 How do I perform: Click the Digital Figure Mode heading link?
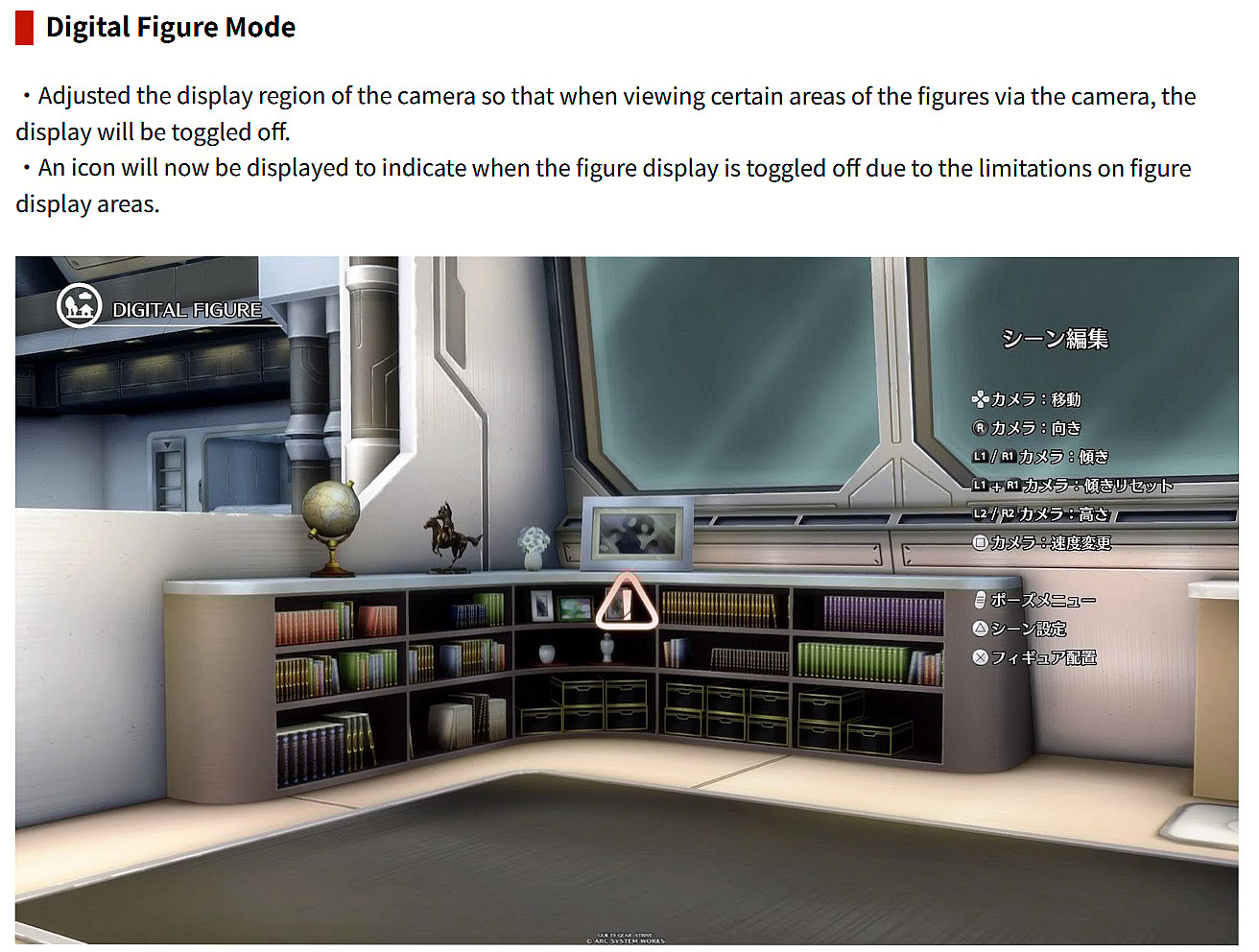tap(170, 27)
